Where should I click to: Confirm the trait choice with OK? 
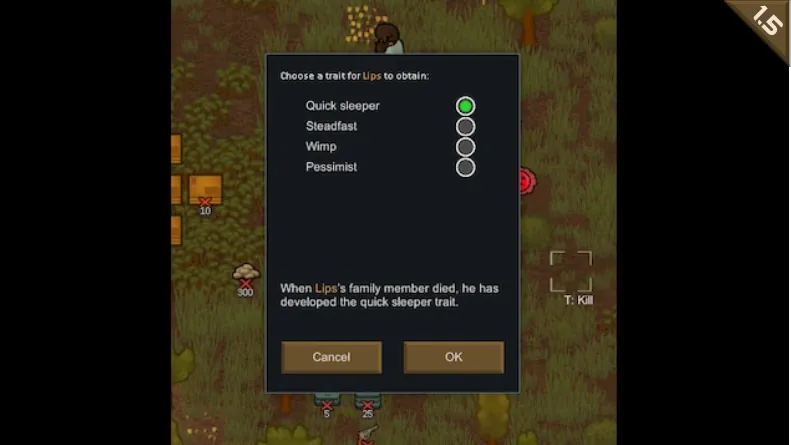coord(453,357)
